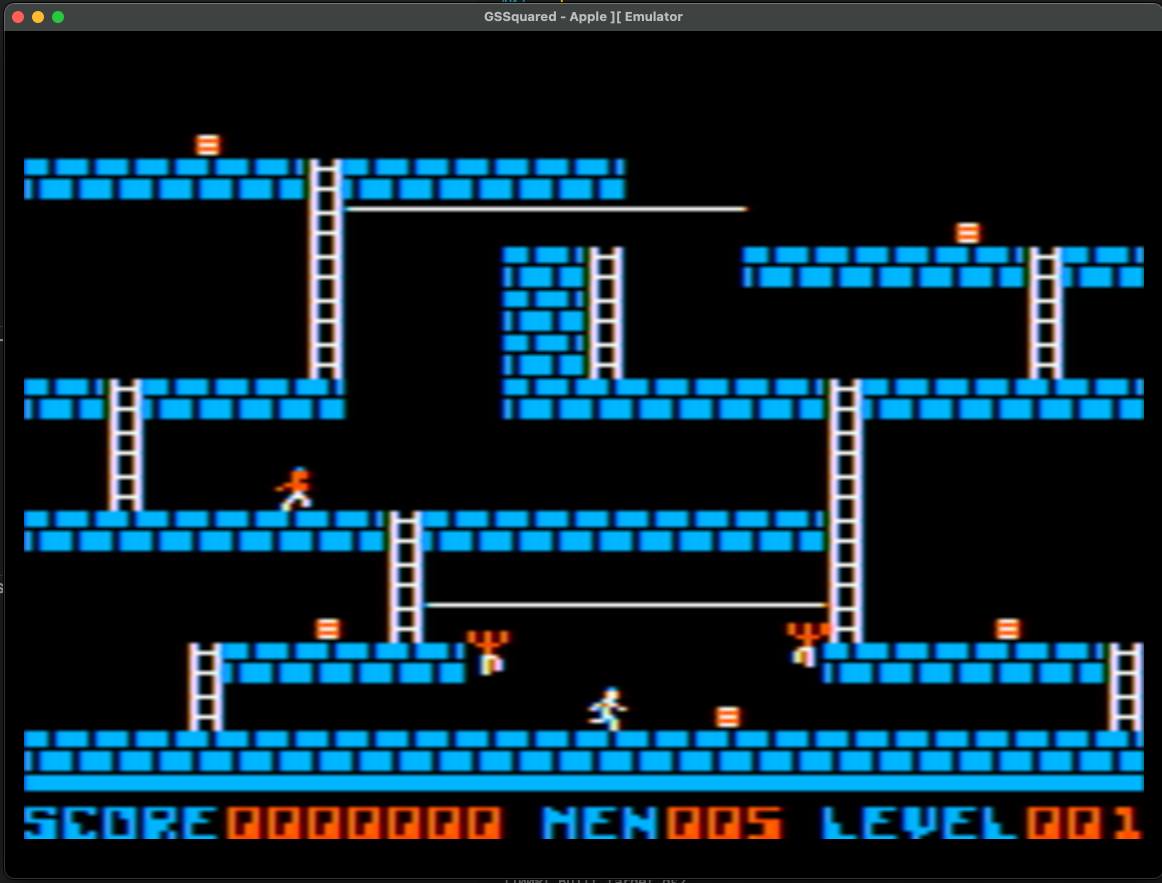
Task: Close the GSSquared emulator window
Action: (x=18, y=17)
